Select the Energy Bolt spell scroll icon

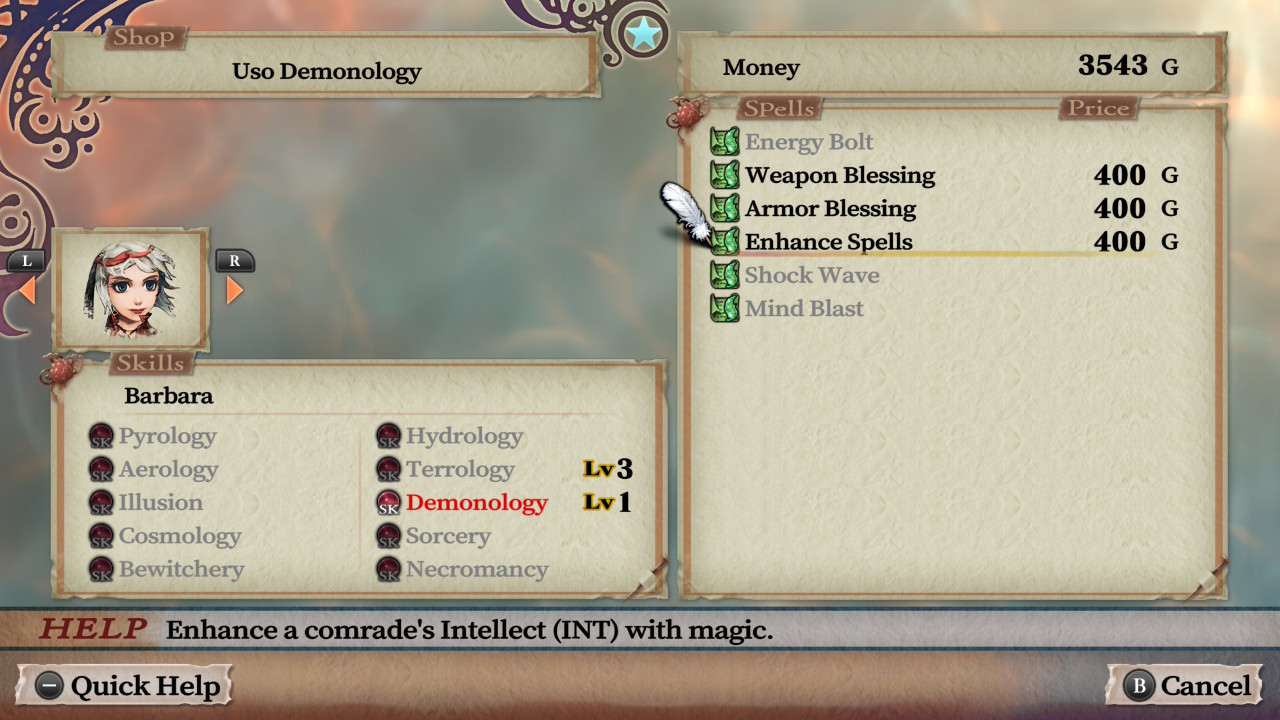[x=724, y=141]
